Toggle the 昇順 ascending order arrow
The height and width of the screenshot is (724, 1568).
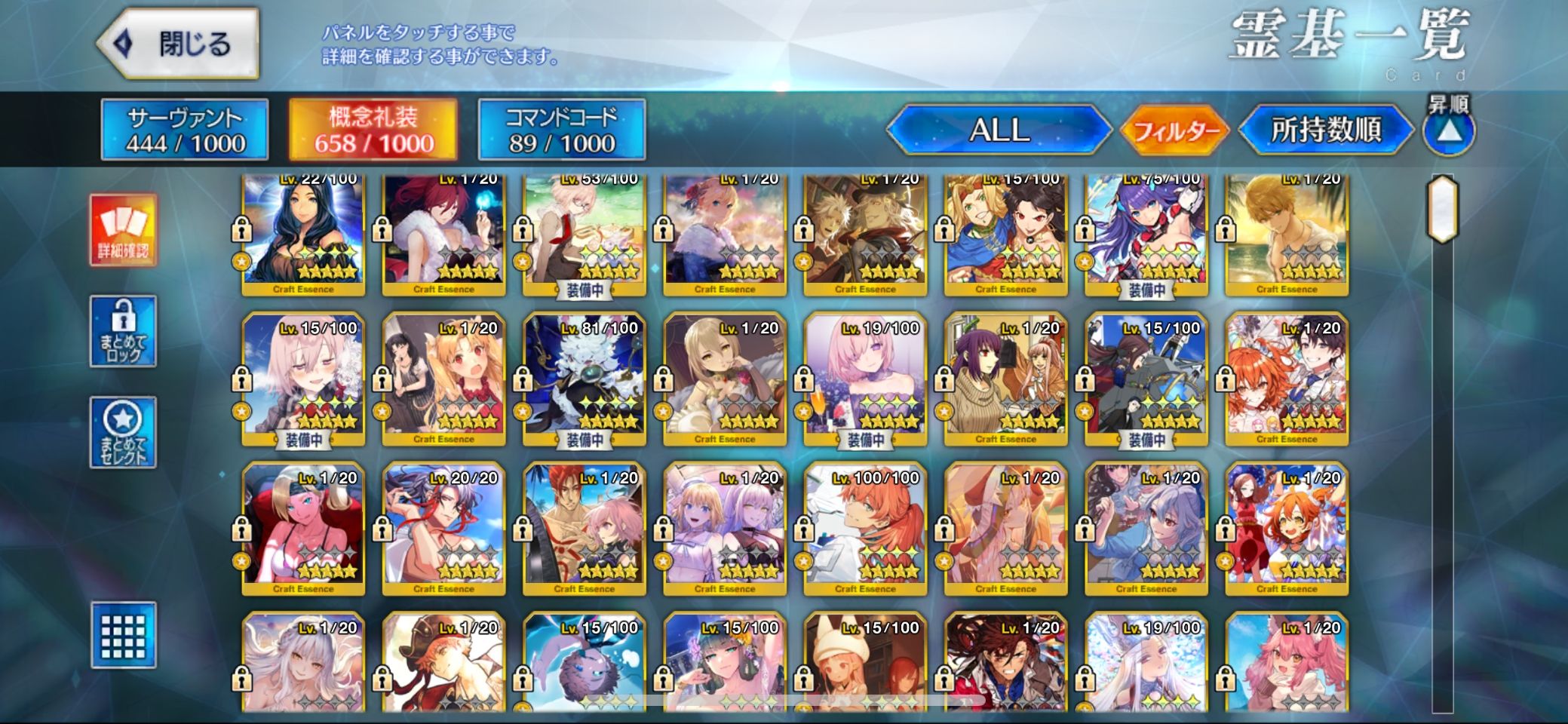[1448, 131]
